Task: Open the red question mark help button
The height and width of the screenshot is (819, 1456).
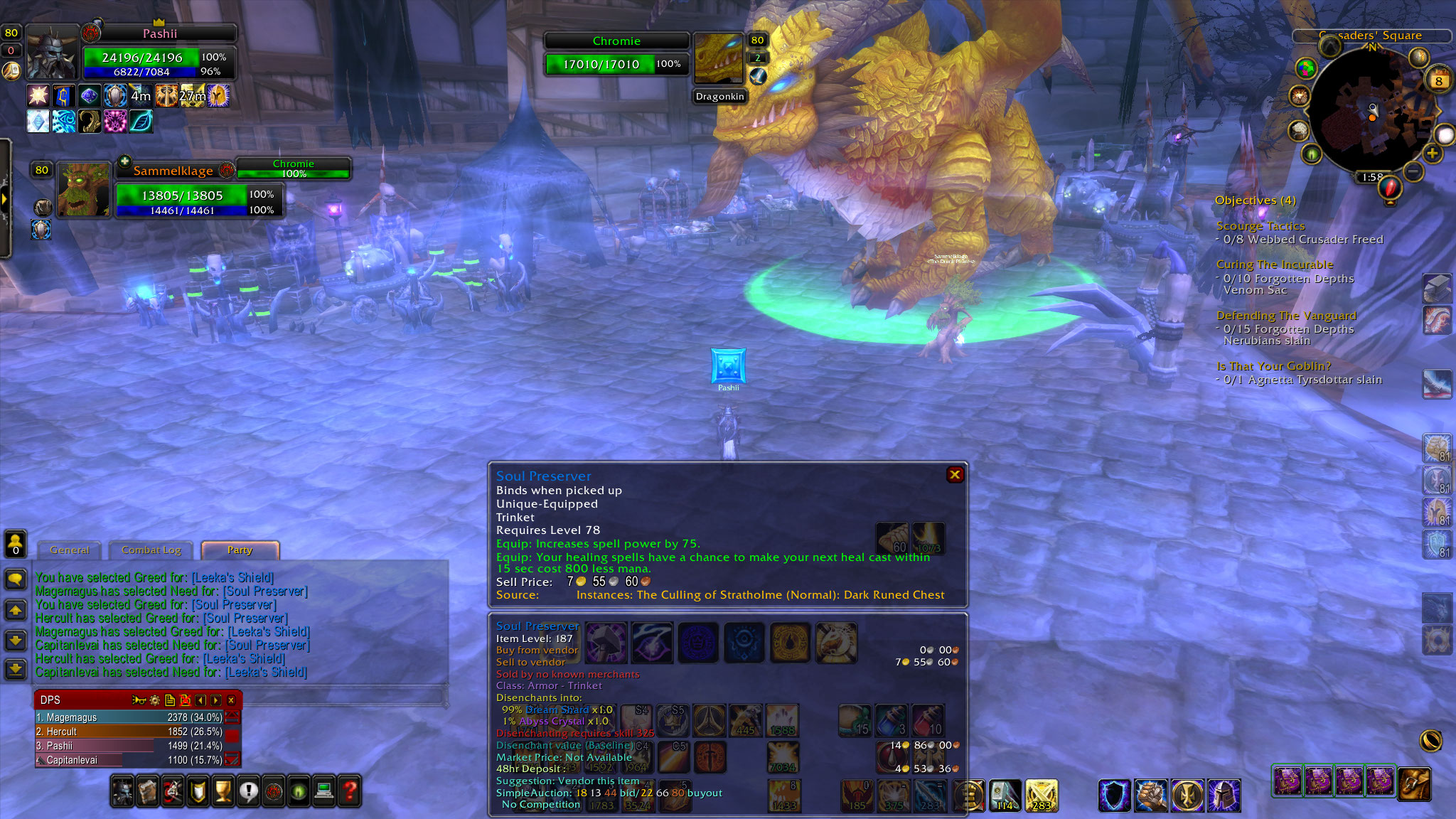Action: click(x=350, y=791)
